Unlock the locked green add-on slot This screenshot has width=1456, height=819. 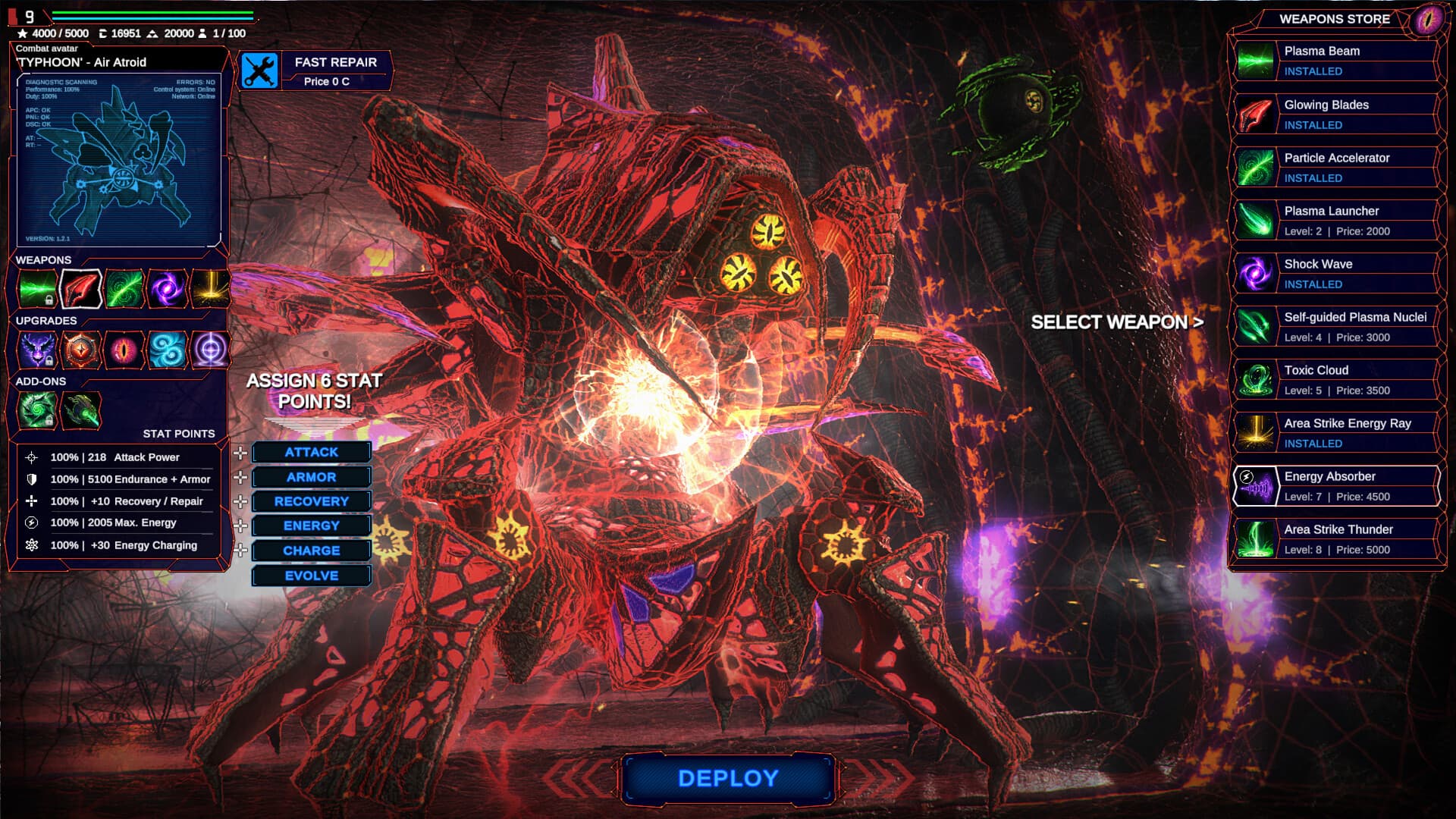click(x=49, y=421)
